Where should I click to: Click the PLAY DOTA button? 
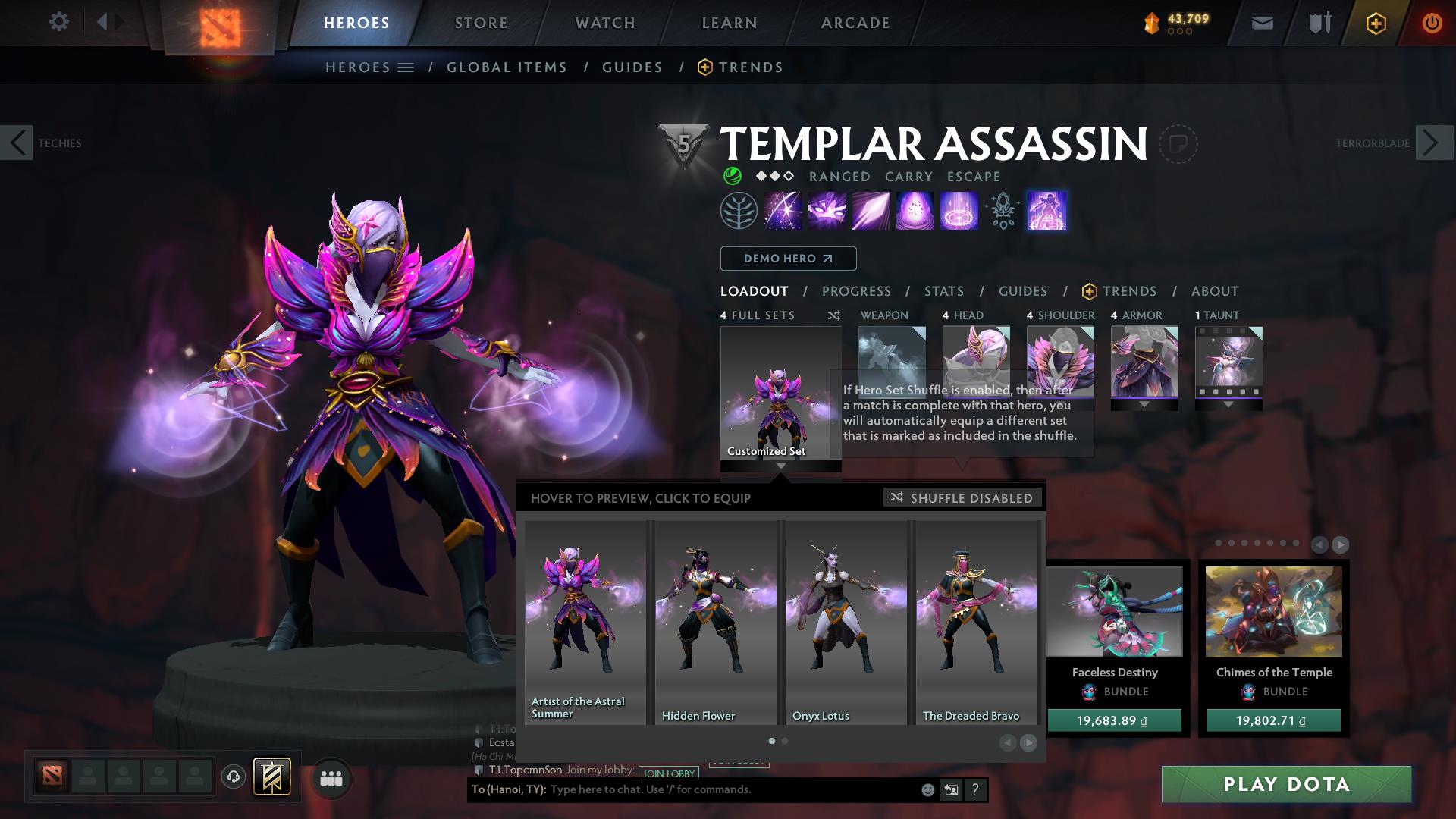pyautogui.click(x=1285, y=785)
